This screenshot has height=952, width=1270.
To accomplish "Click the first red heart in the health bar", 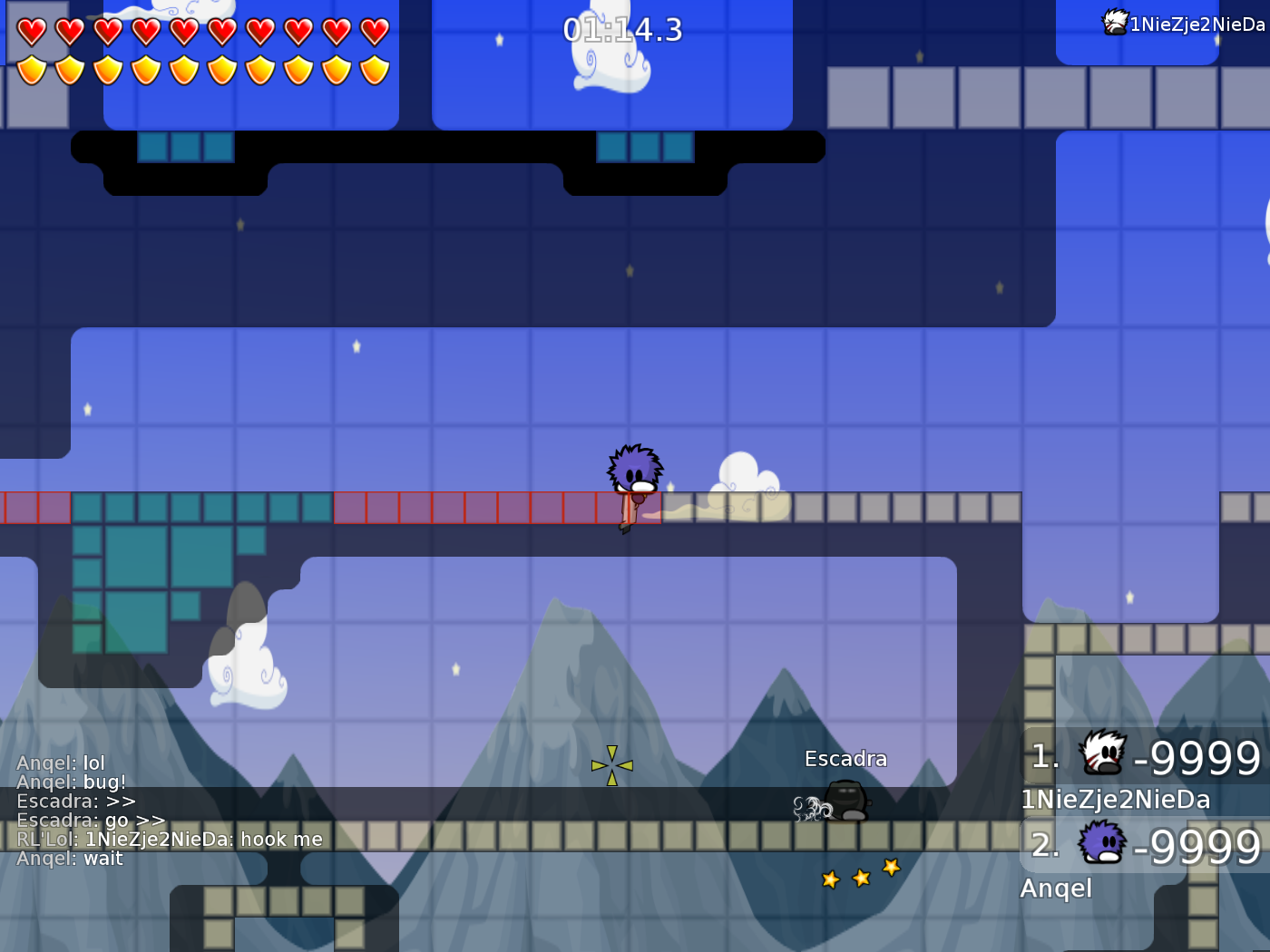I will 32,29.
